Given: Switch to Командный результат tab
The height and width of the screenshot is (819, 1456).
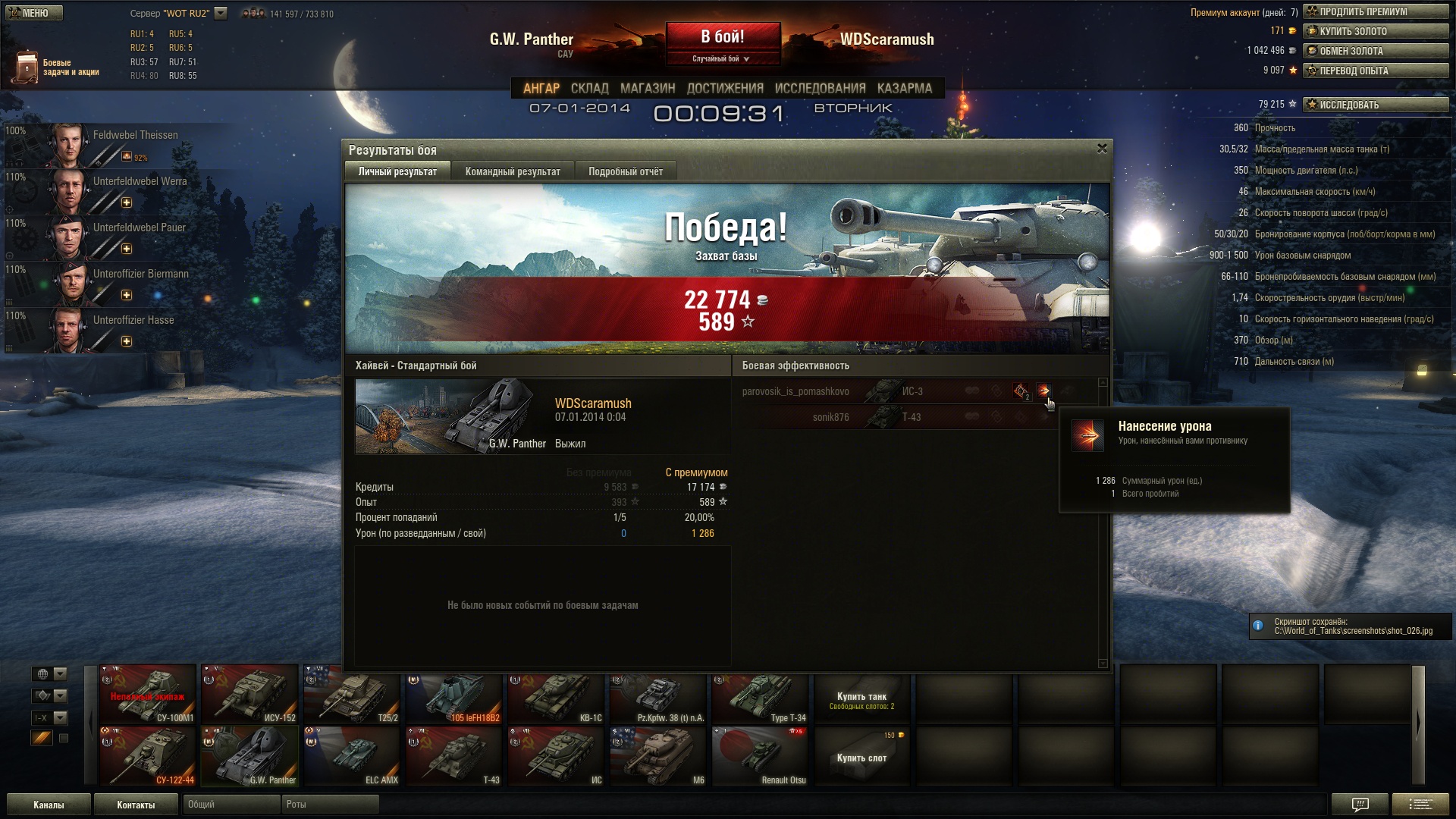Looking at the screenshot, I should pos(513,171).
